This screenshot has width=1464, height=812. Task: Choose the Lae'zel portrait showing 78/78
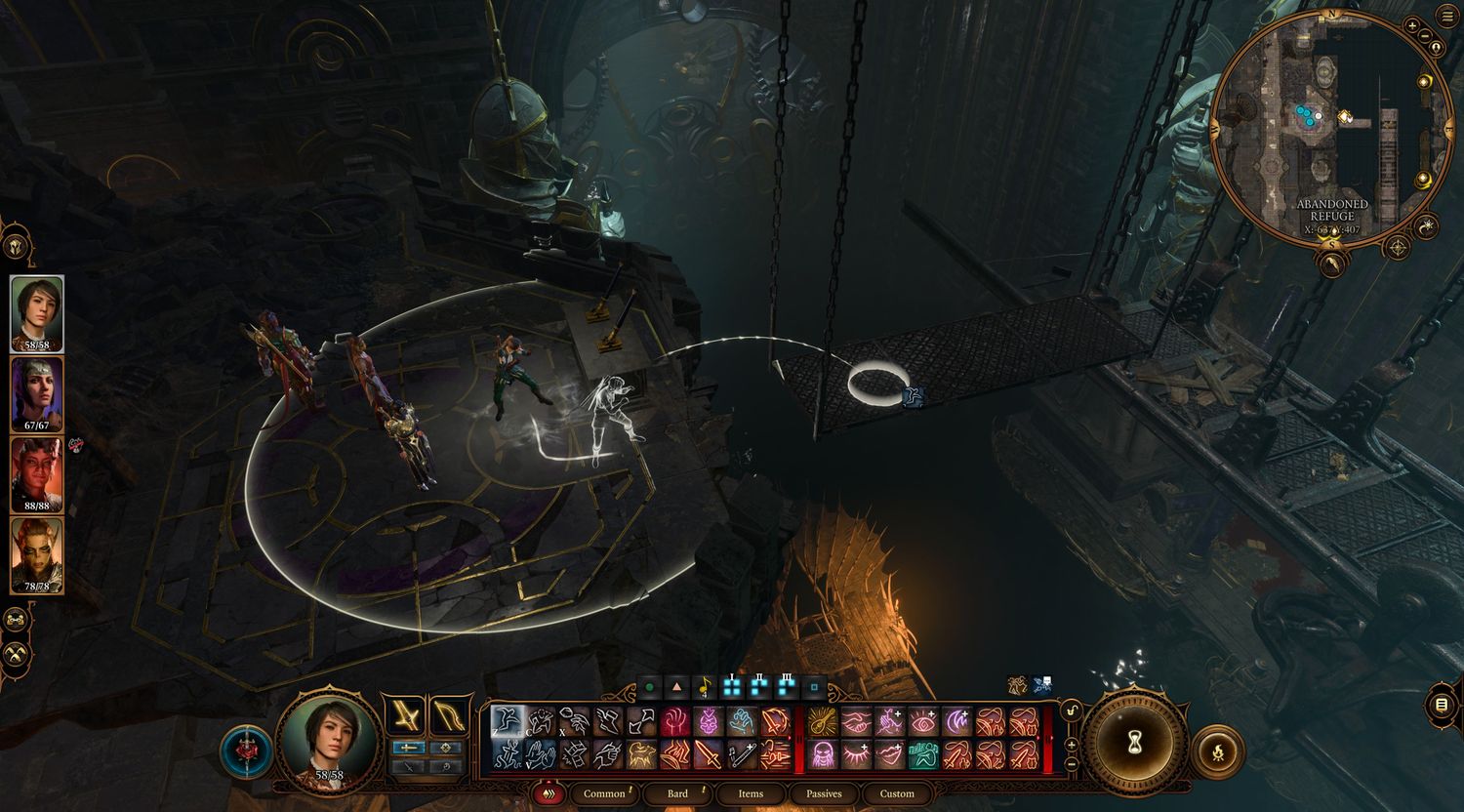pyautogui.click(x=37, y=554)
